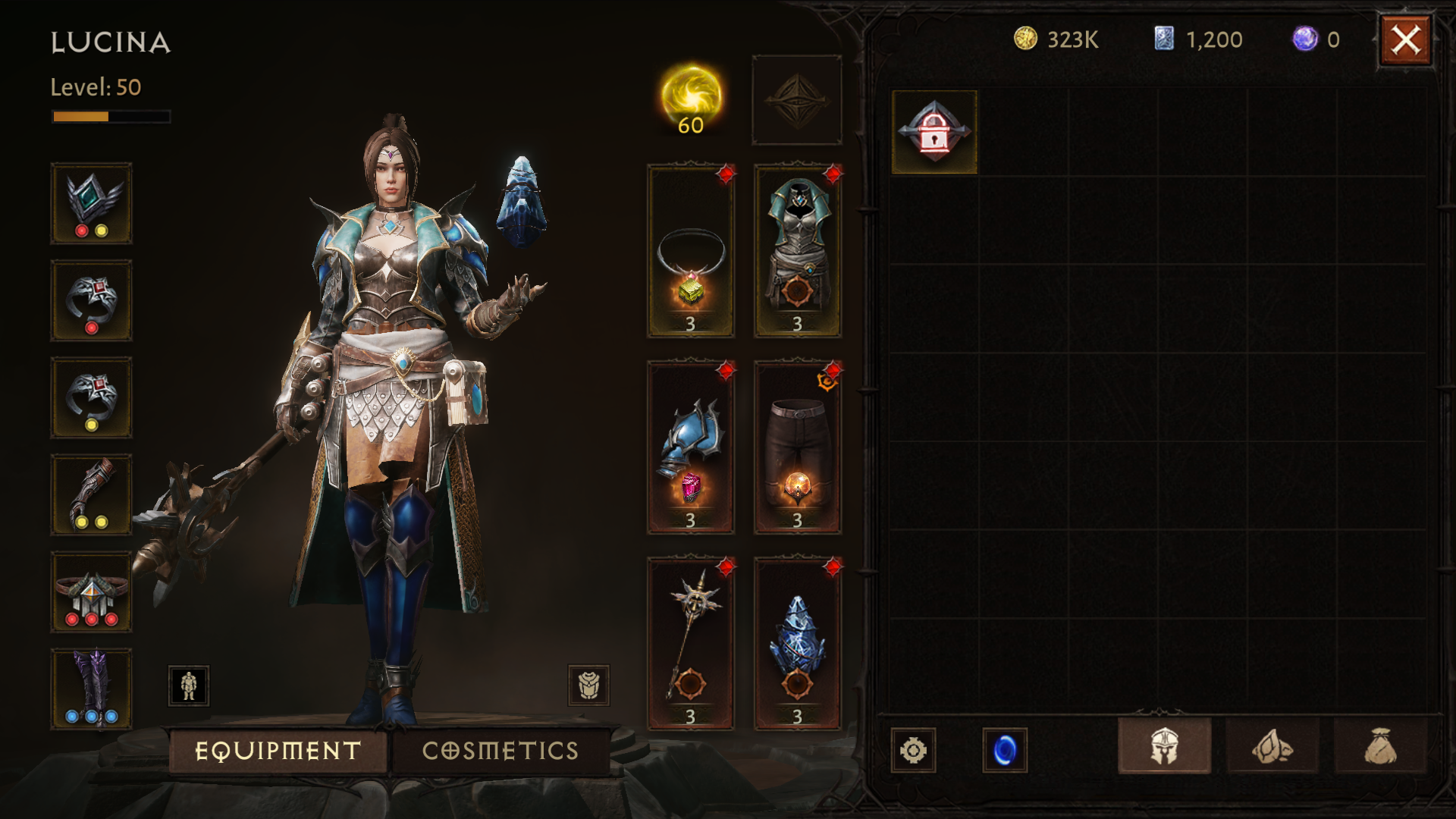Select the blue crystal off-hand slot
The height and width of the screenshot is (819, 1456).
(x=797, y=644)
